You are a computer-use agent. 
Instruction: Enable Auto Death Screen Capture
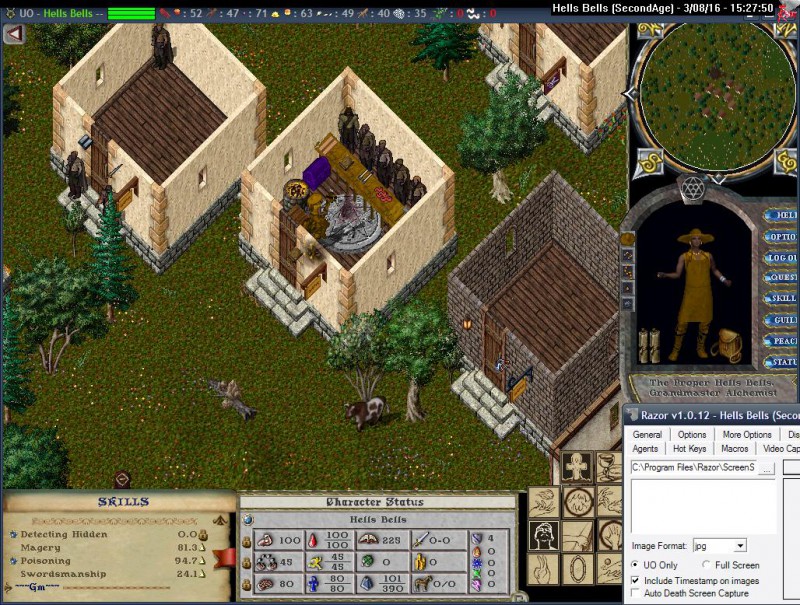(636, 594)
